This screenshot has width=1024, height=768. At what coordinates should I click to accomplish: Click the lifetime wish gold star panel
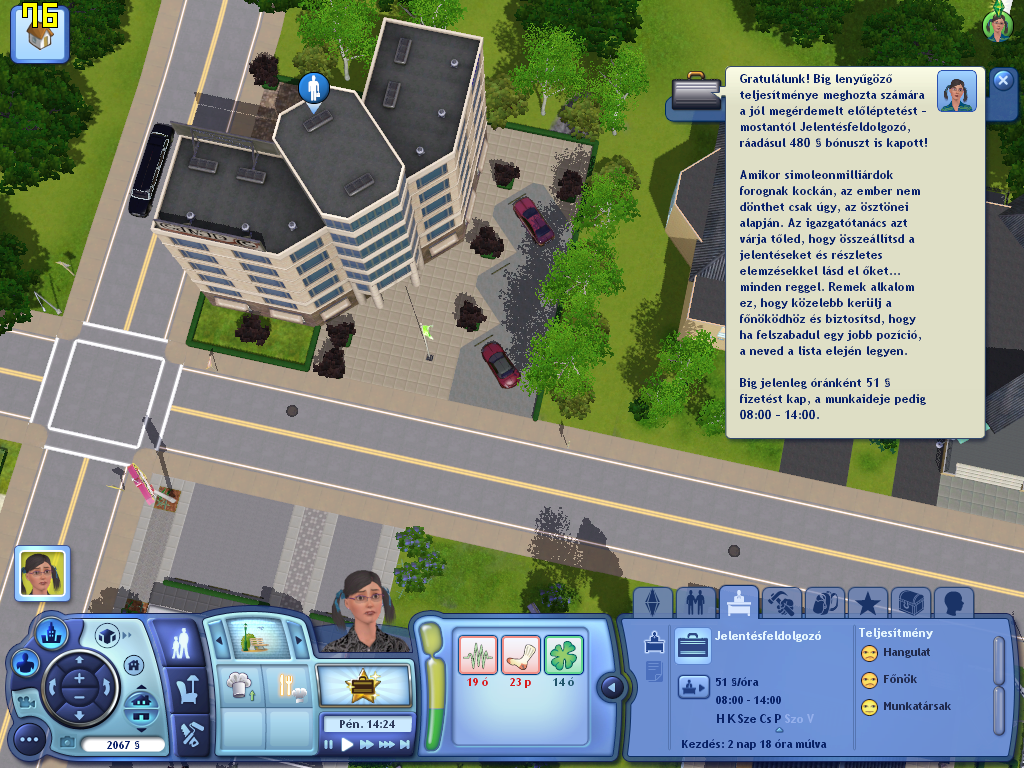(364, 686)
